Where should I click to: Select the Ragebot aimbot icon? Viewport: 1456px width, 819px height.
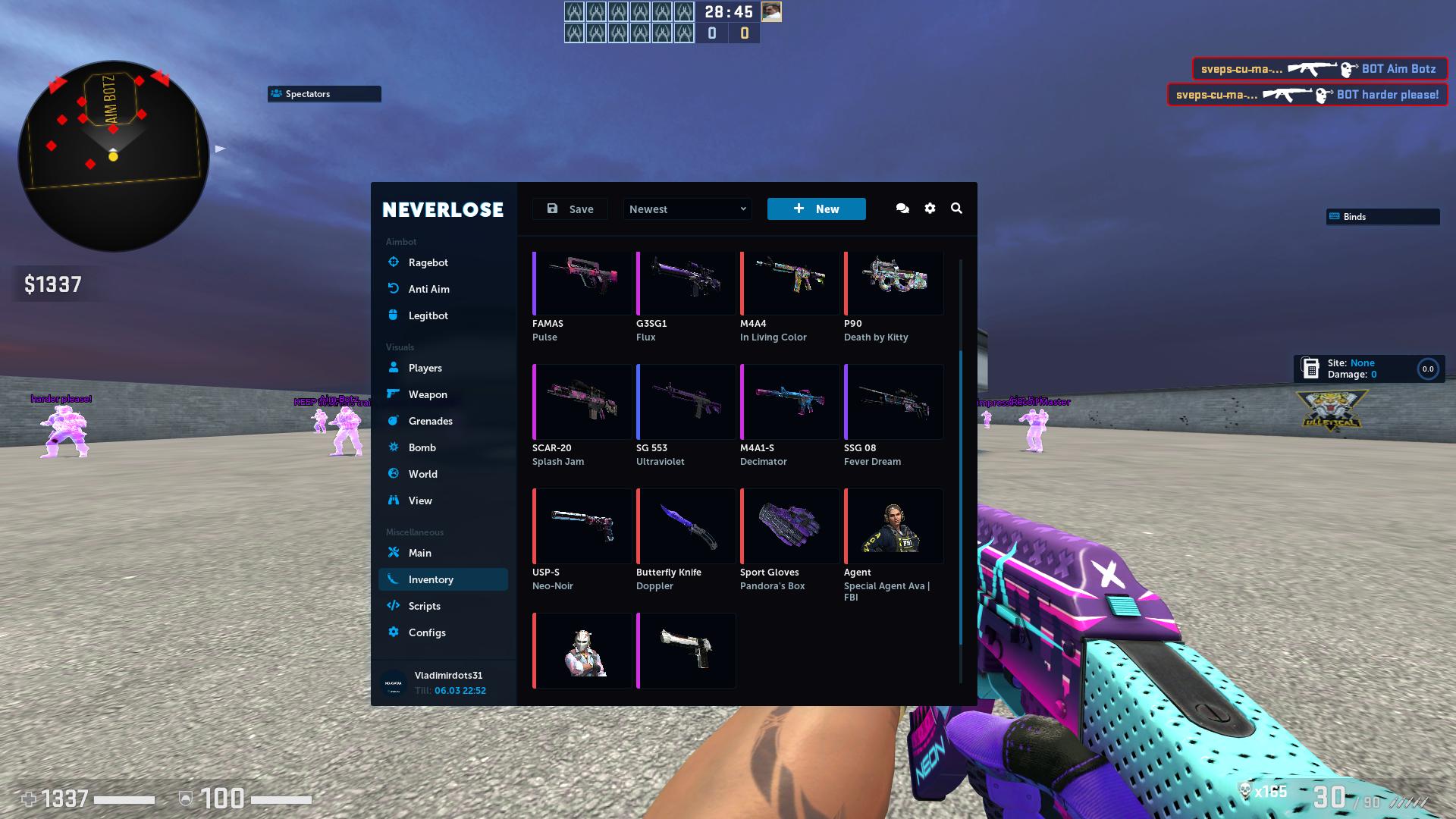tap(394, 262)
